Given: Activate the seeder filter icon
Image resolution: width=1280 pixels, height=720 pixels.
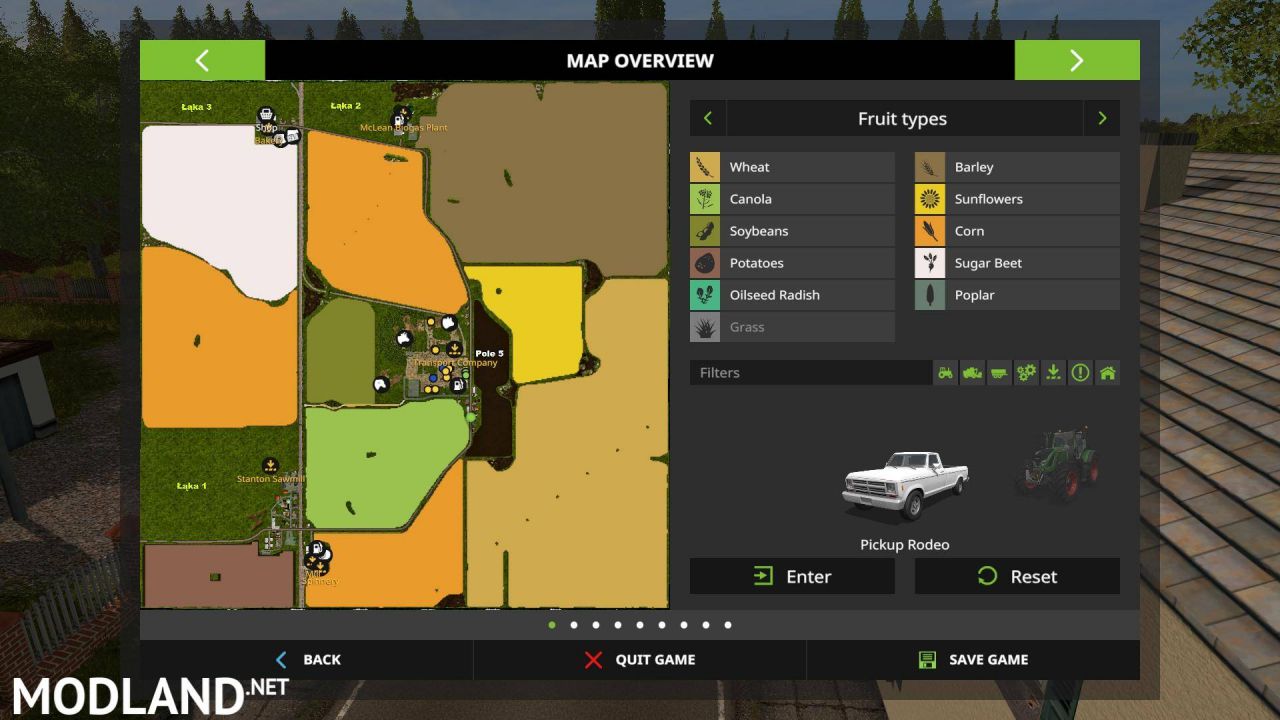Looking at the screenshot, I should [1053, 372].
